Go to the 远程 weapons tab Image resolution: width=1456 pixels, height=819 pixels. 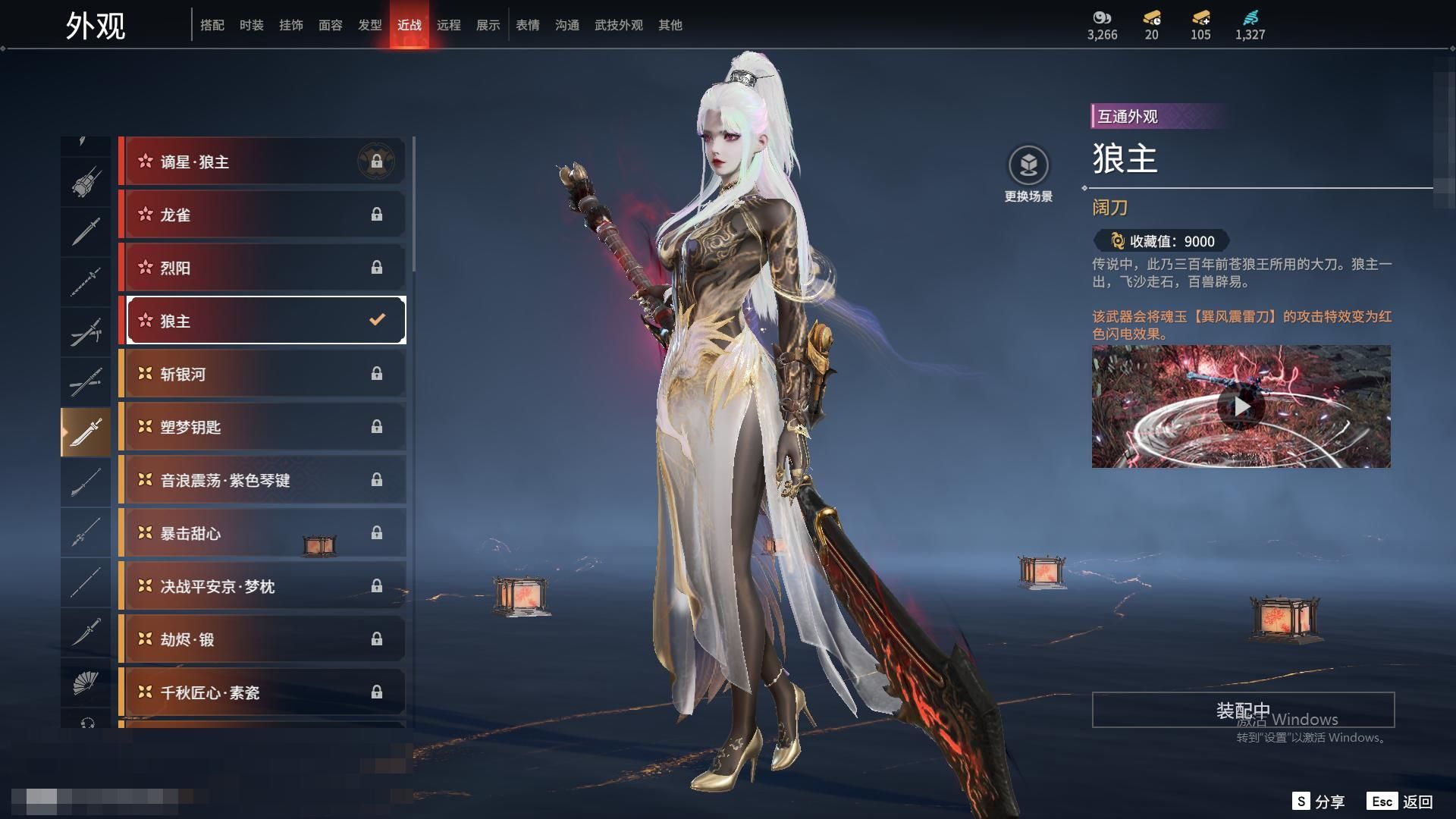tap(448, 25)
